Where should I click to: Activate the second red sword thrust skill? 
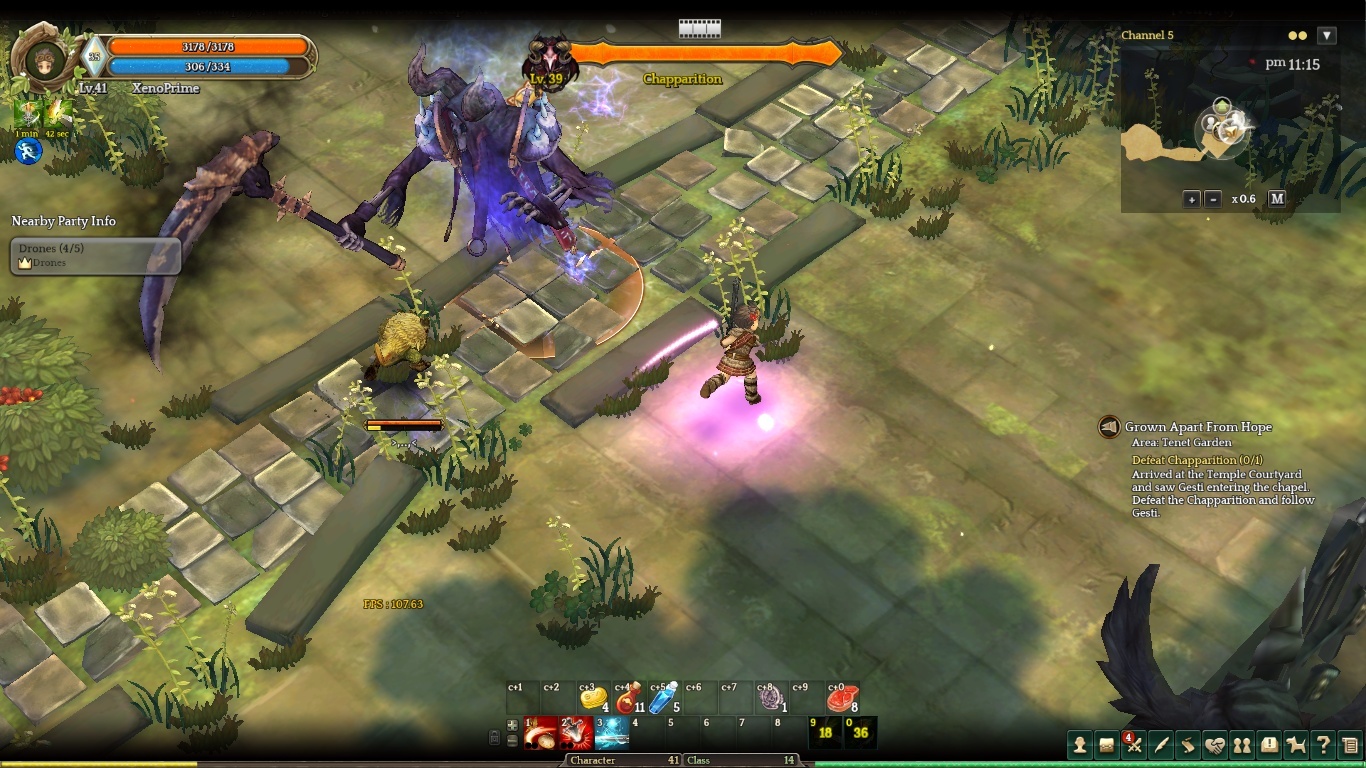pos(576,733)
